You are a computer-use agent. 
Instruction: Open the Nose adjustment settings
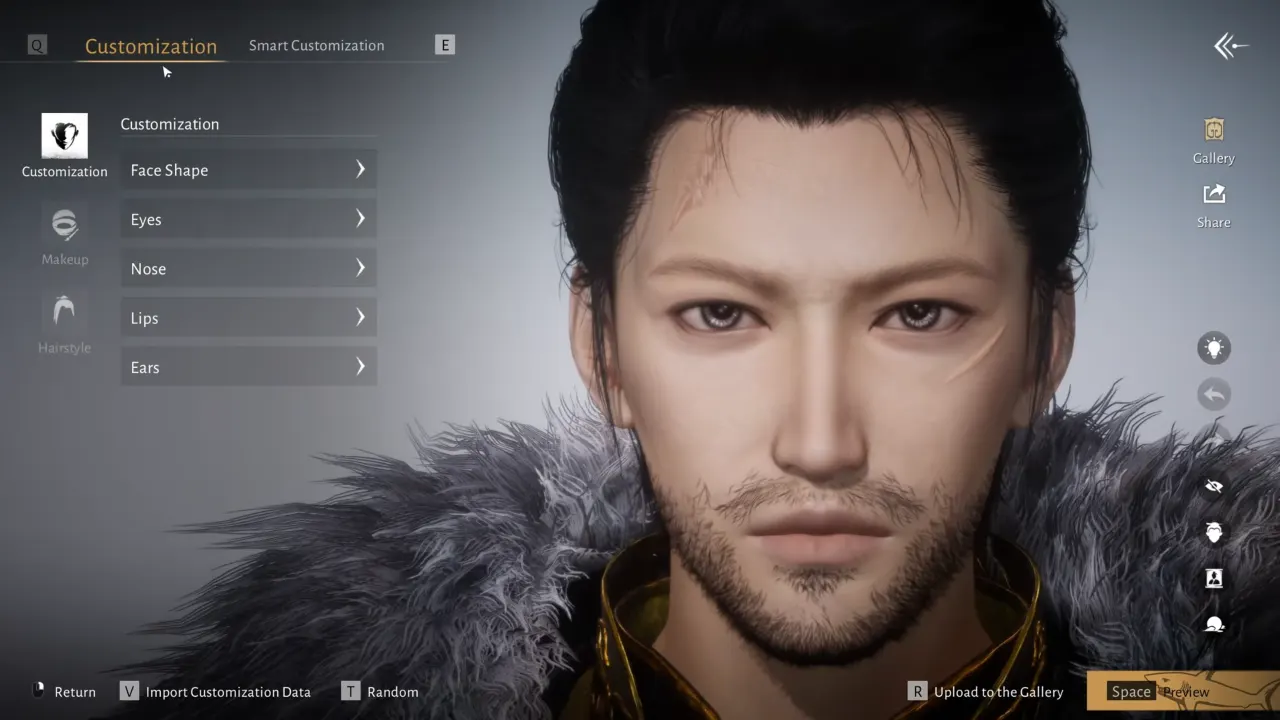[x=248, y=268]
